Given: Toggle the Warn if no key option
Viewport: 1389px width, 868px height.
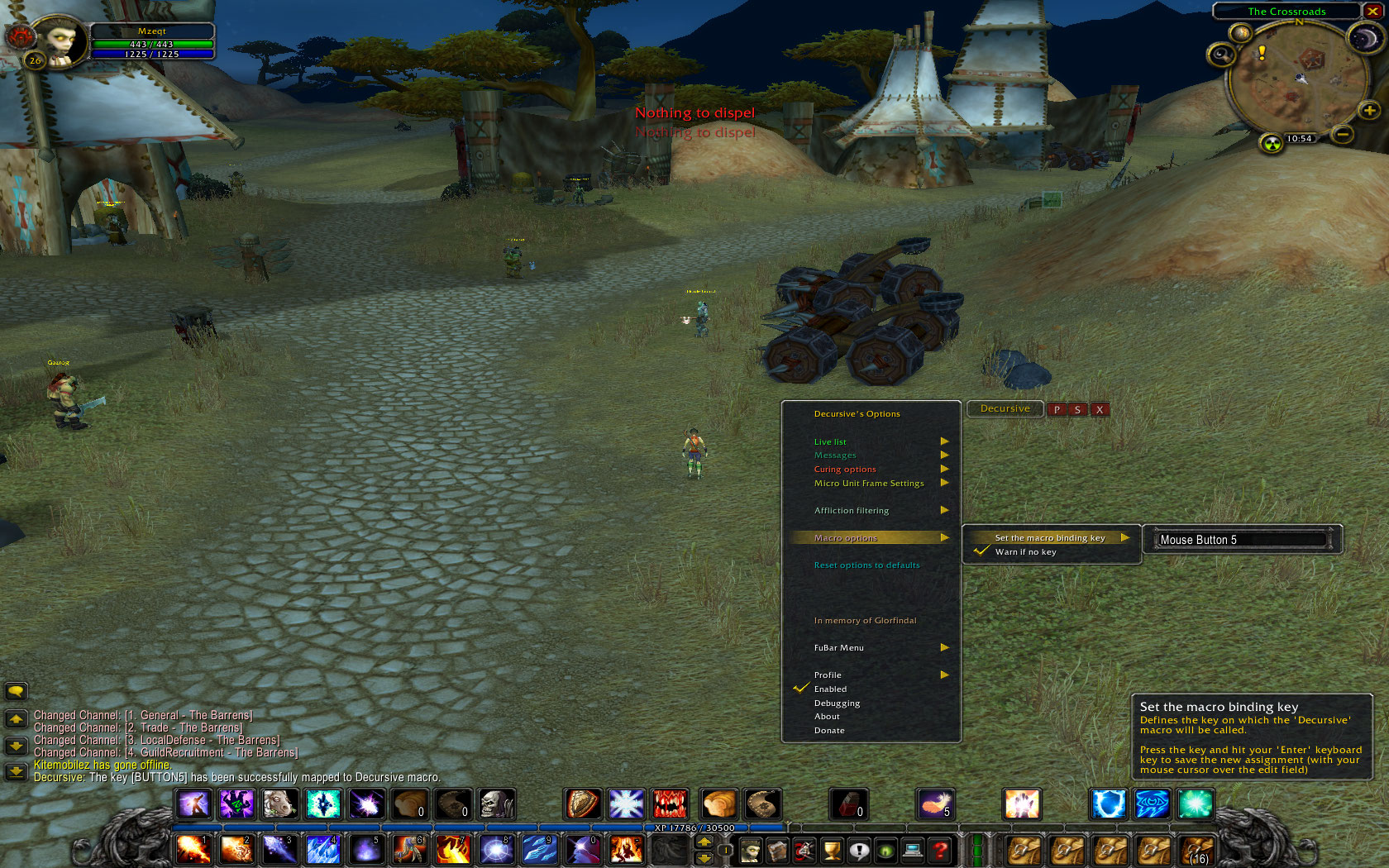Looking at the screenshot, I should coord(1025,552).
